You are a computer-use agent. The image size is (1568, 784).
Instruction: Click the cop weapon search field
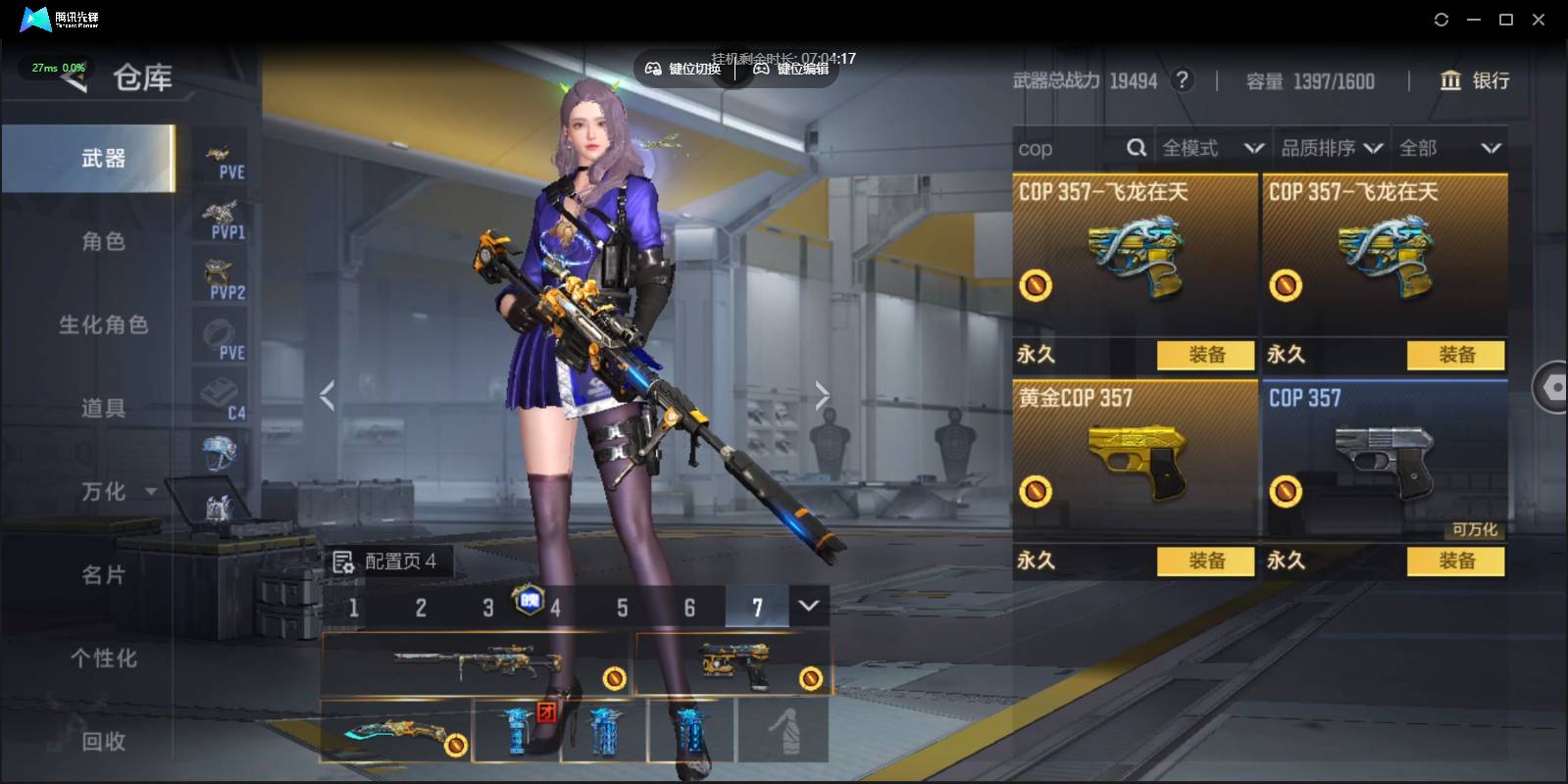click(1069, 149)
